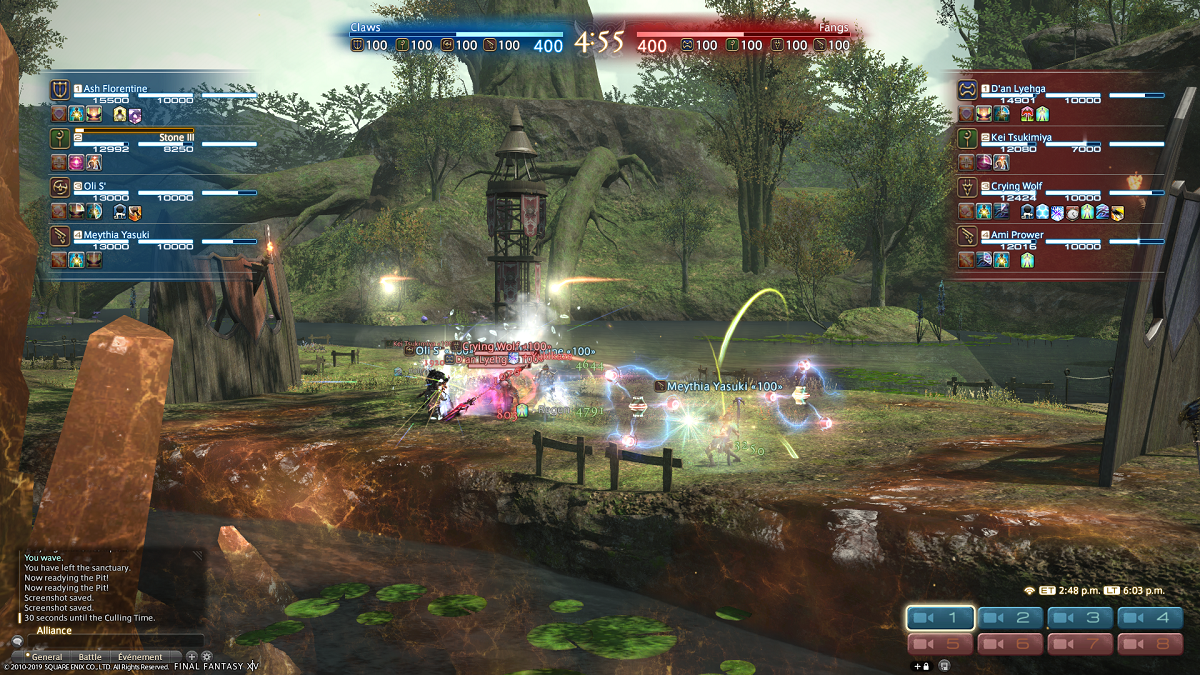Switch to the Battle chat tab
The height and width of the screenshot is (675, 1200).
click(x=90, y=657)
